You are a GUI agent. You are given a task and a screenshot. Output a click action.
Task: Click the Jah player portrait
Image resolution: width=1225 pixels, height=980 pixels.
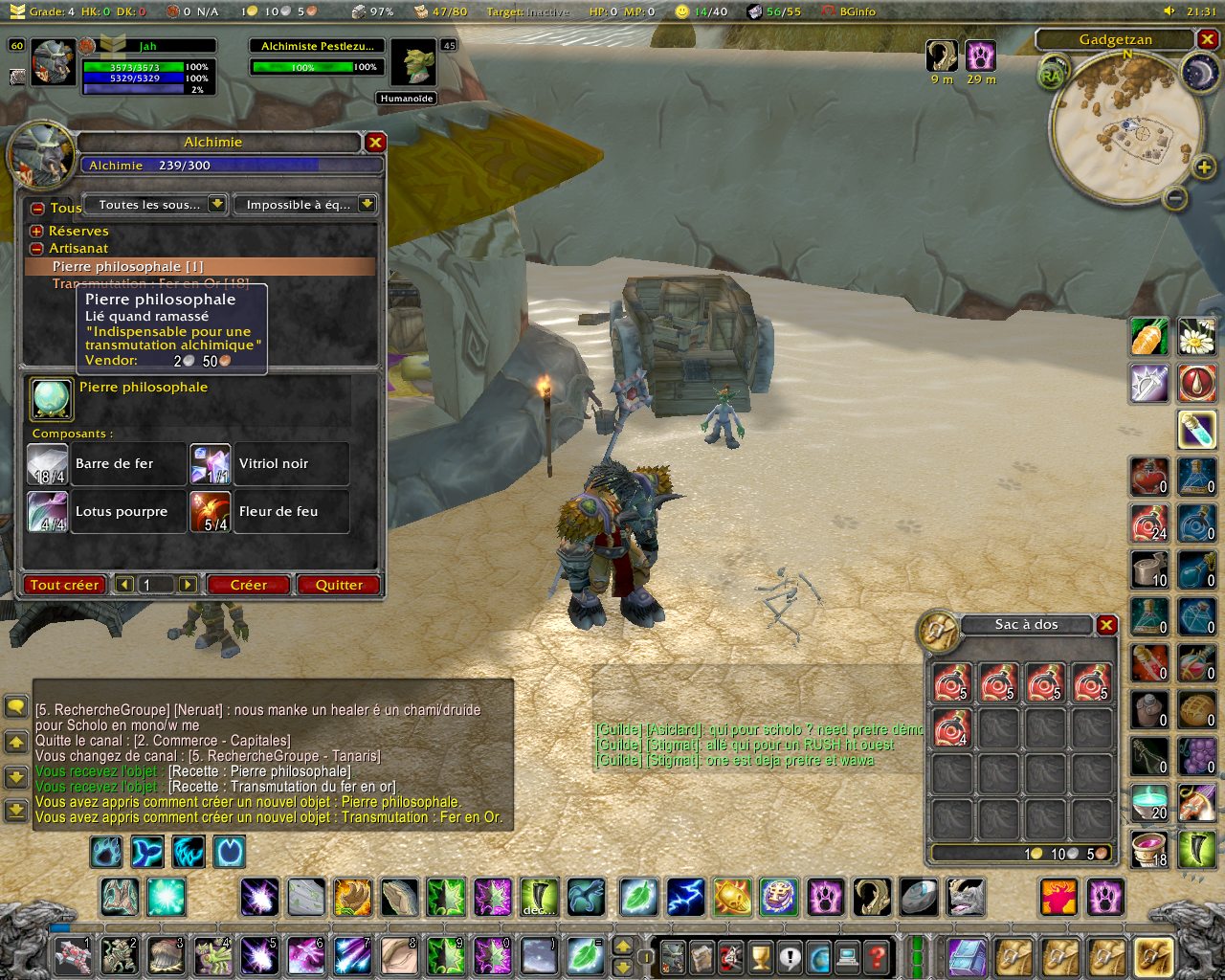[x=53, y=64]
